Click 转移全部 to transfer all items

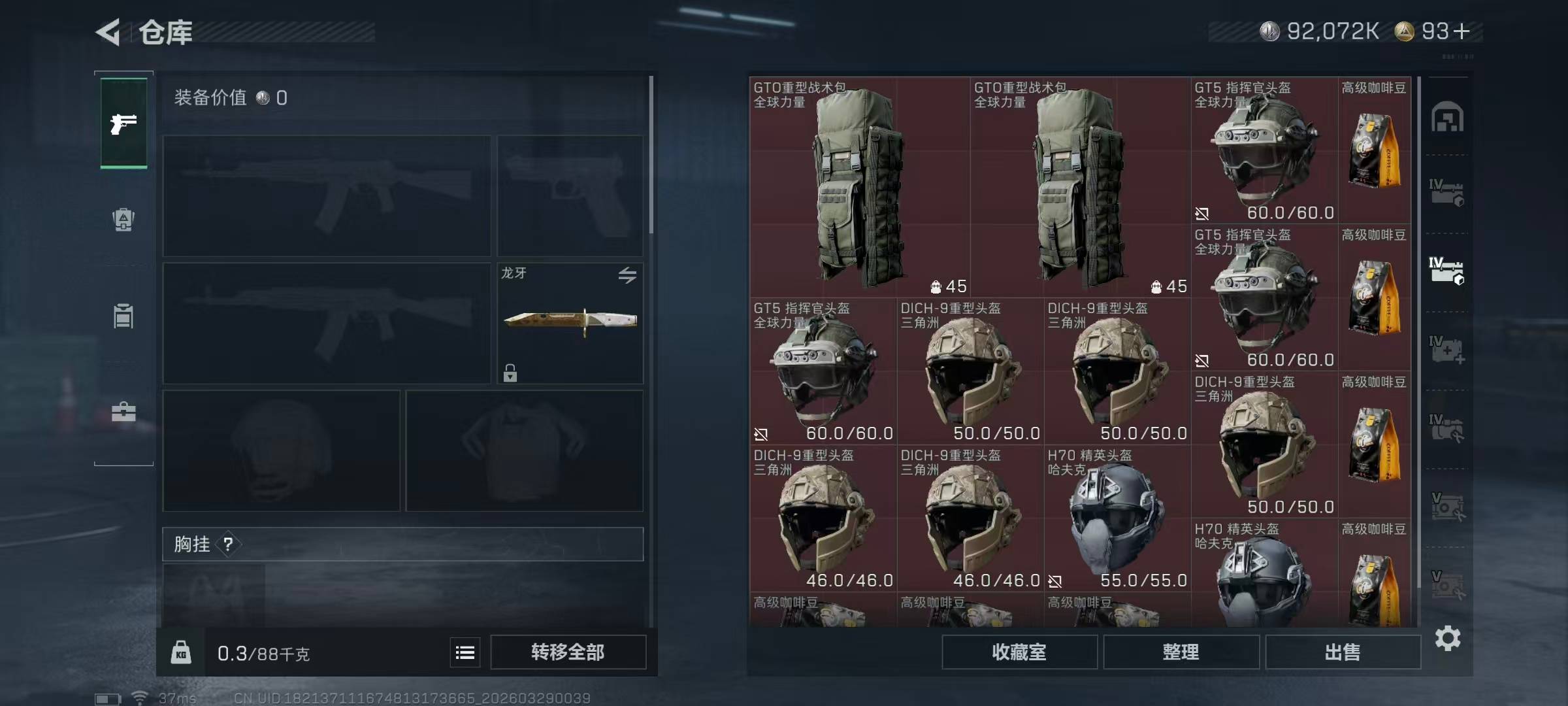pos(568,652)
